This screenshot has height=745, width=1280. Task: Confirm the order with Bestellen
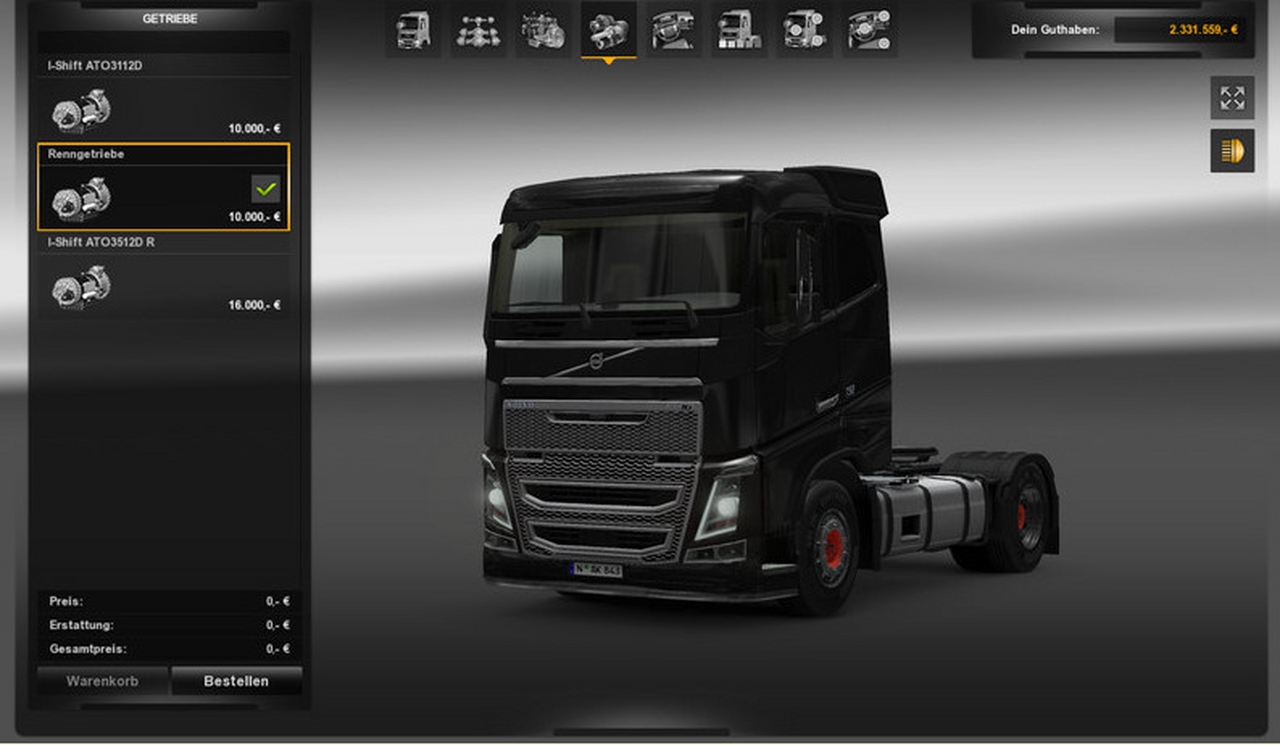pos(236,681)
